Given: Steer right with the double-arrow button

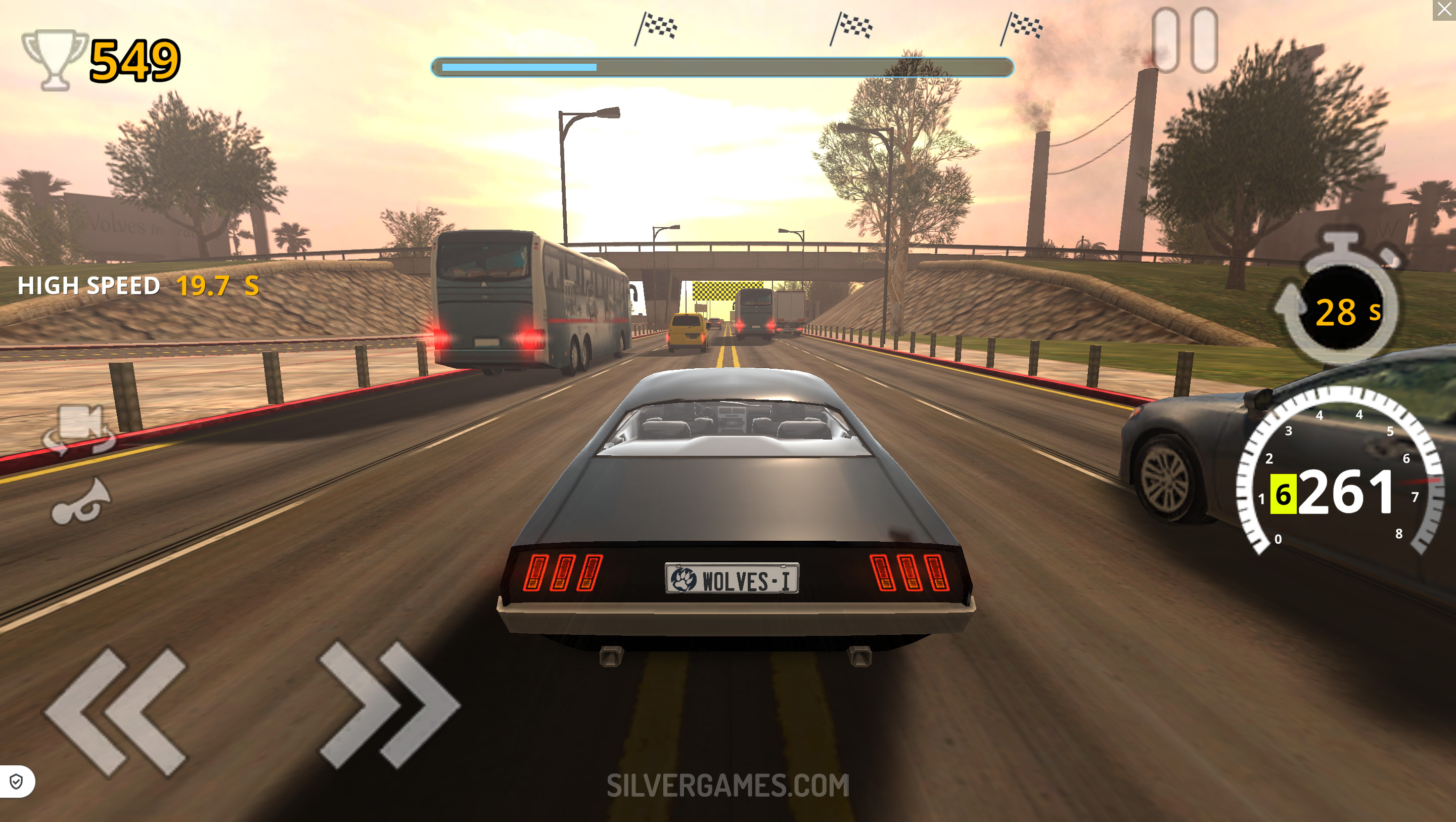Looking at the screenshot, I should [389, 704].
